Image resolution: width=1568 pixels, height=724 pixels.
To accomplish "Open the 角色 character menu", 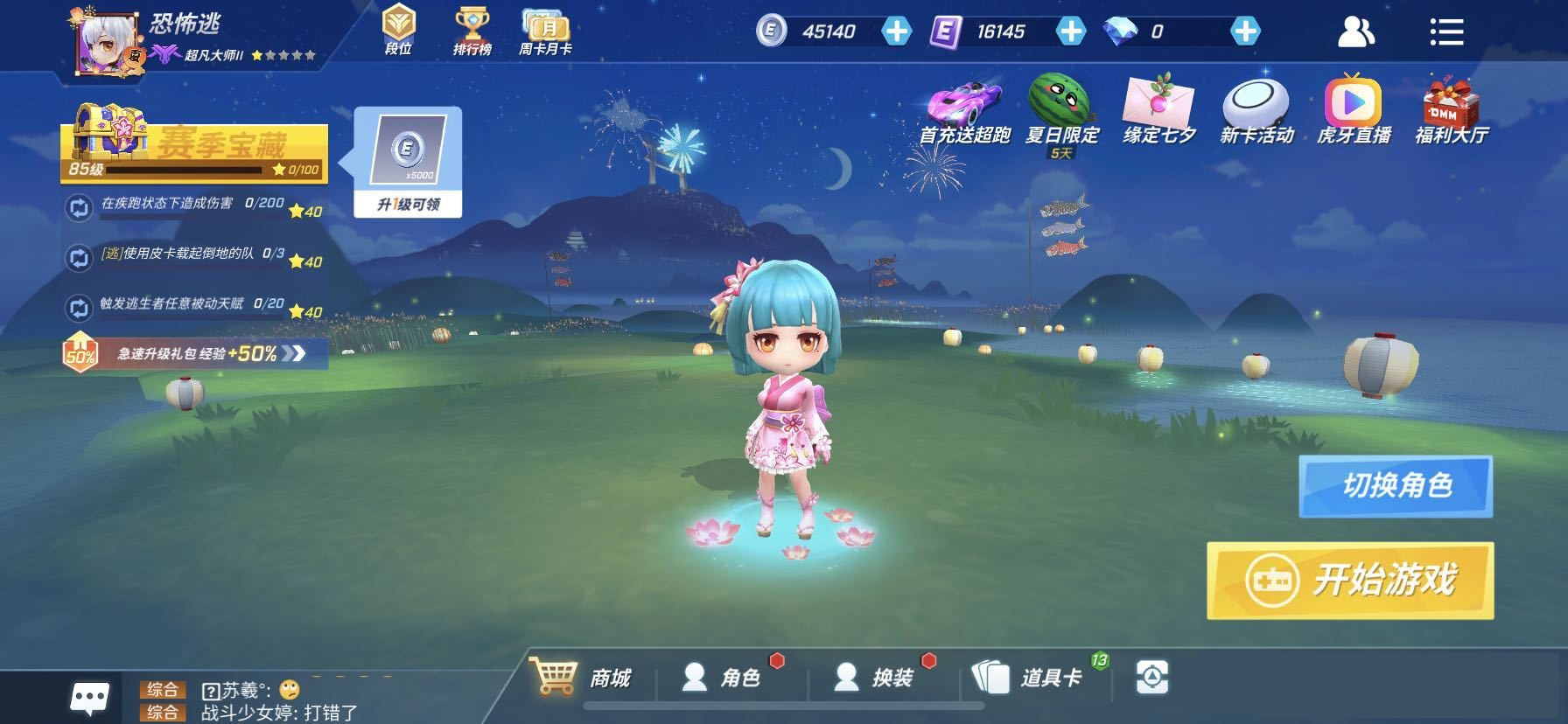I will tap(722, 677).
